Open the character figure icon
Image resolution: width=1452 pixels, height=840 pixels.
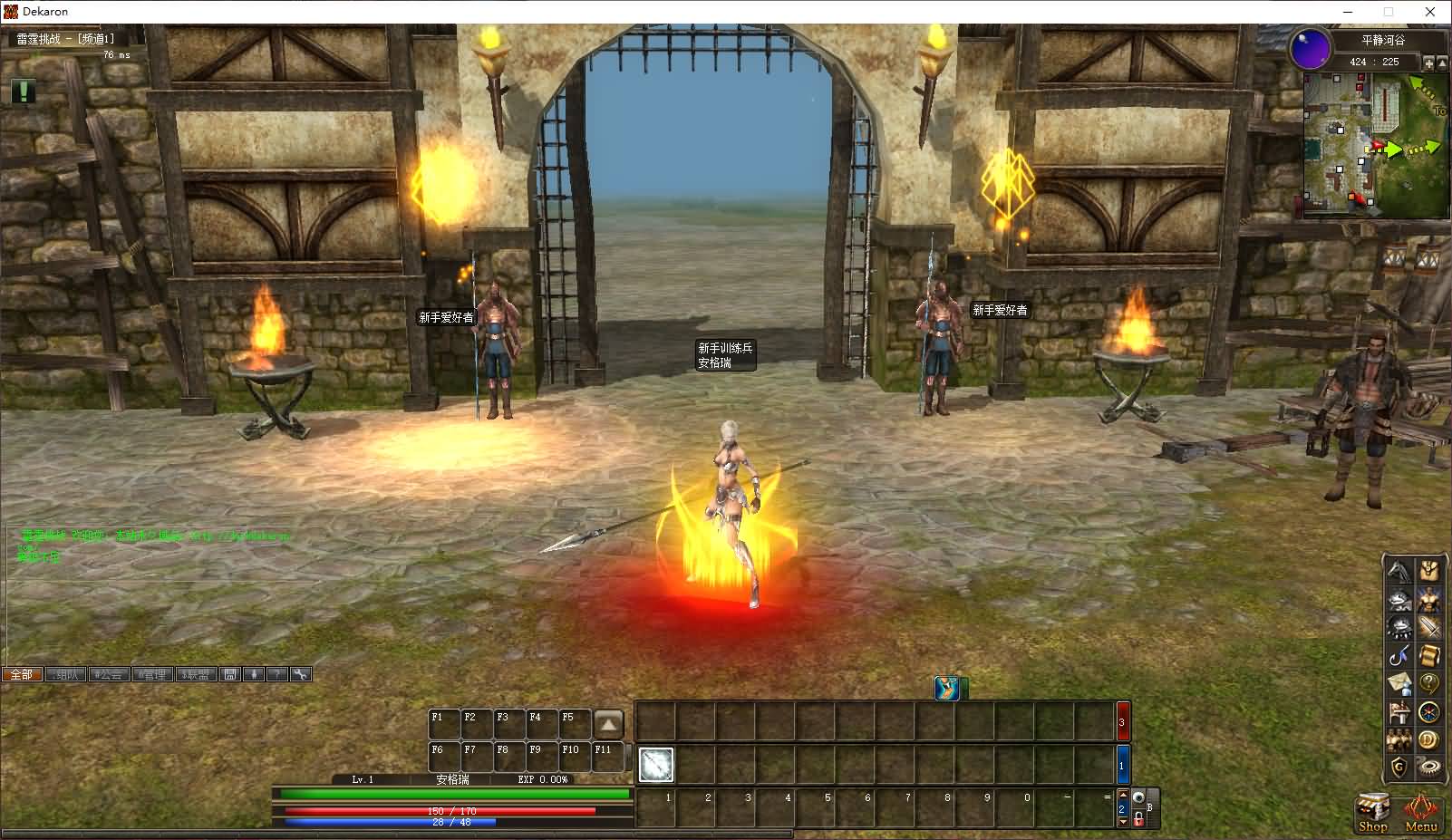(1429, 599)
